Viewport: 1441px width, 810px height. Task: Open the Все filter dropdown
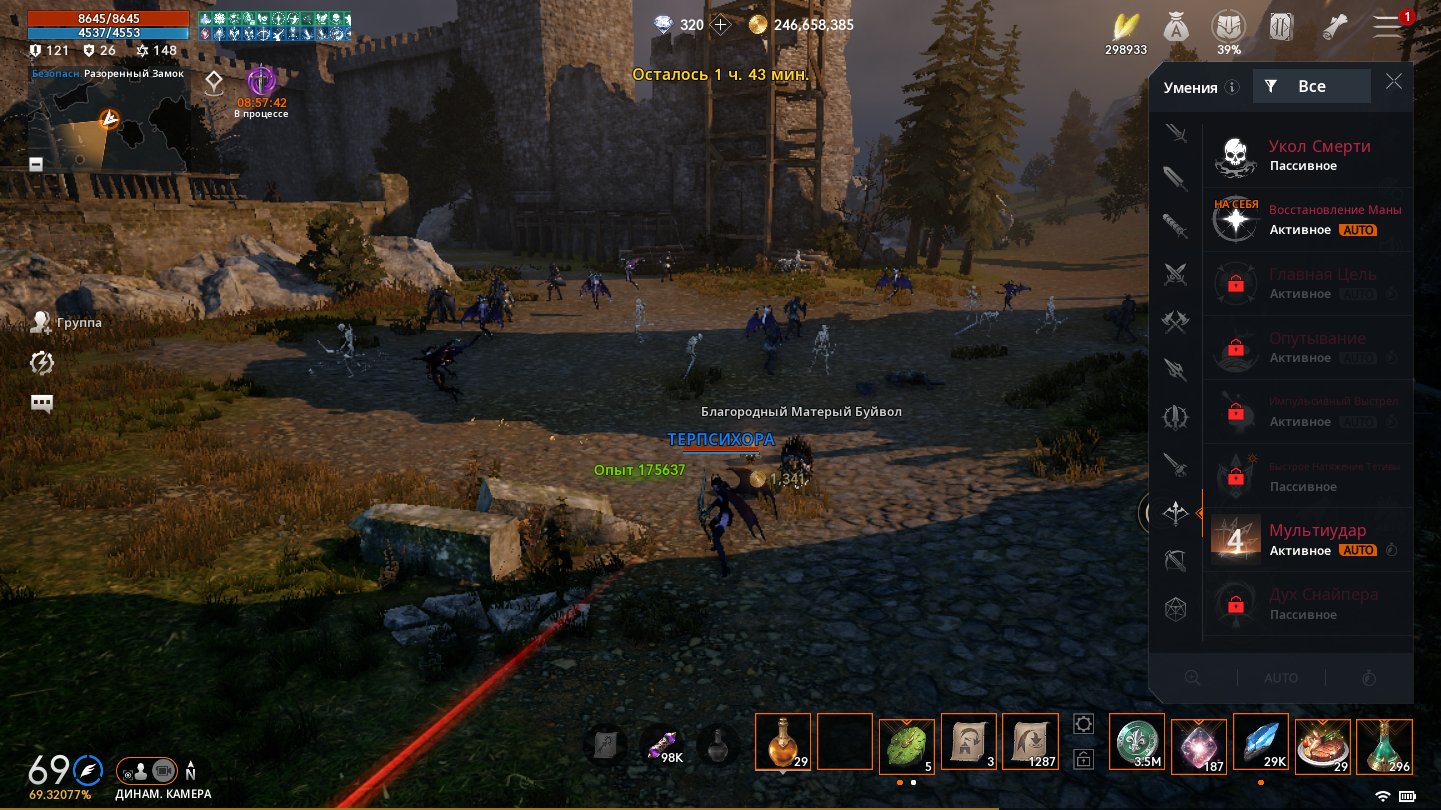(1311, 87)
